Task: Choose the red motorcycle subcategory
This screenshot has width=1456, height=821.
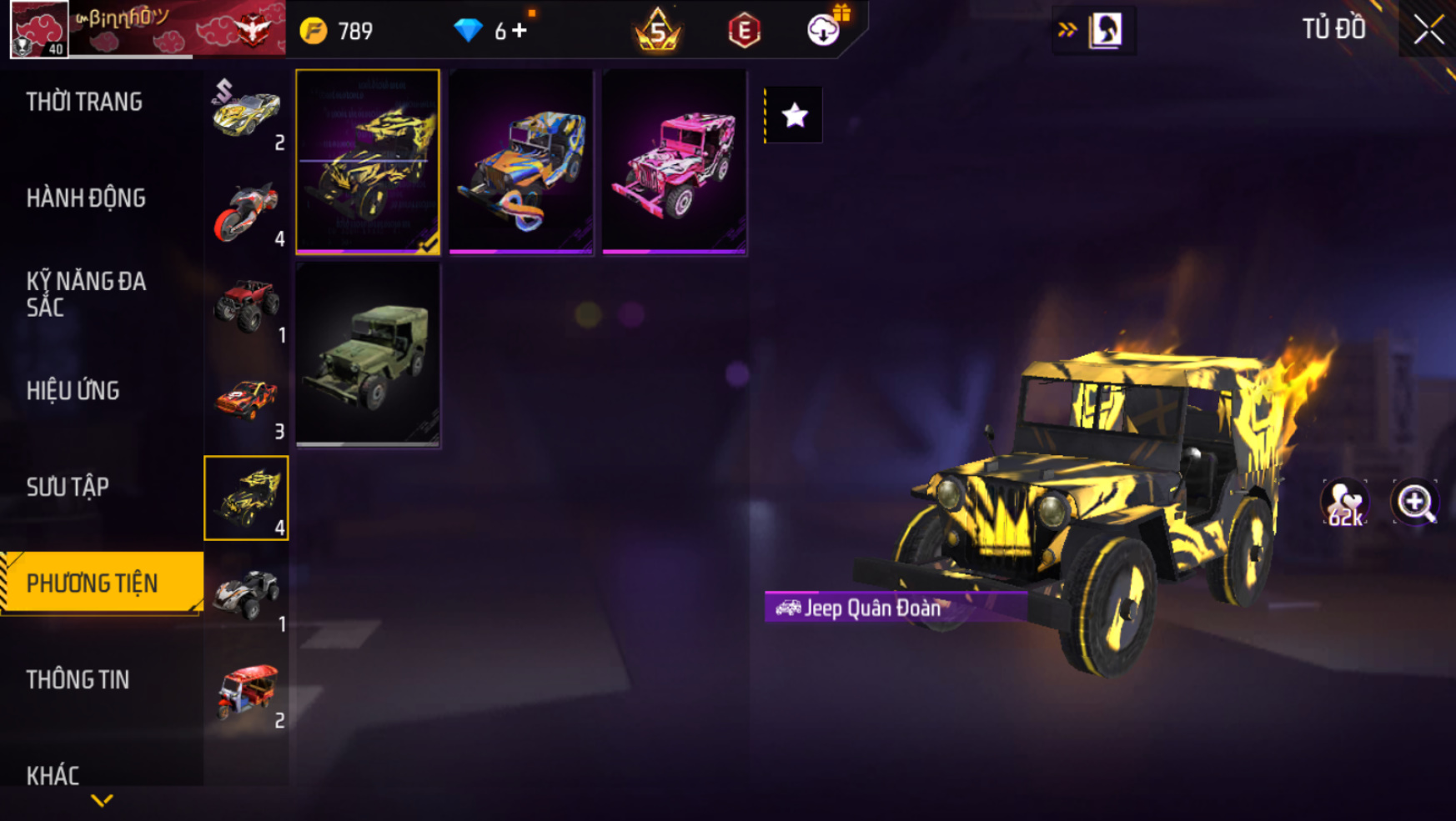Action: tap(246, 211)
